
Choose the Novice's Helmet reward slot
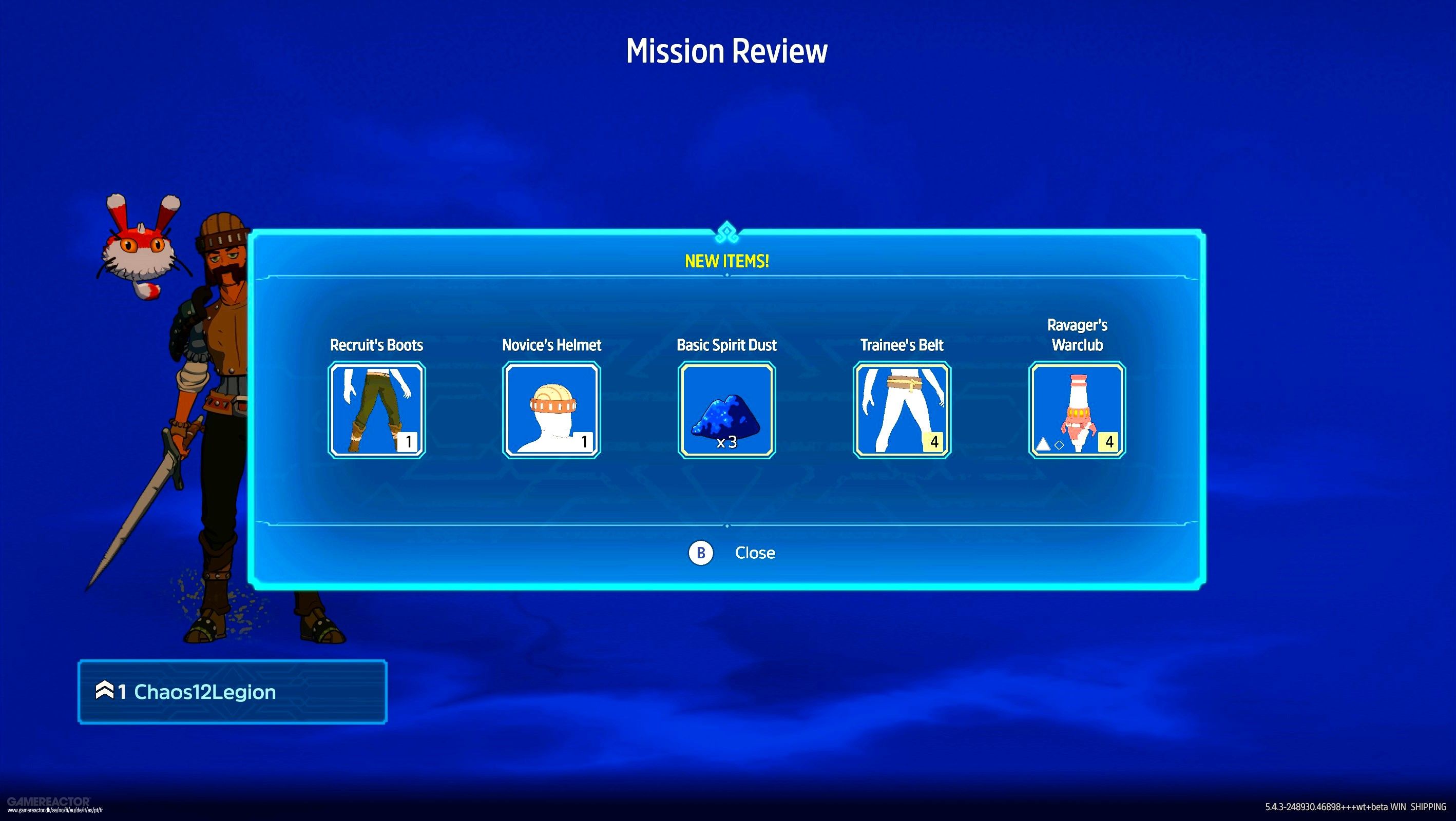pyautogui.click(x=551, y=409)
